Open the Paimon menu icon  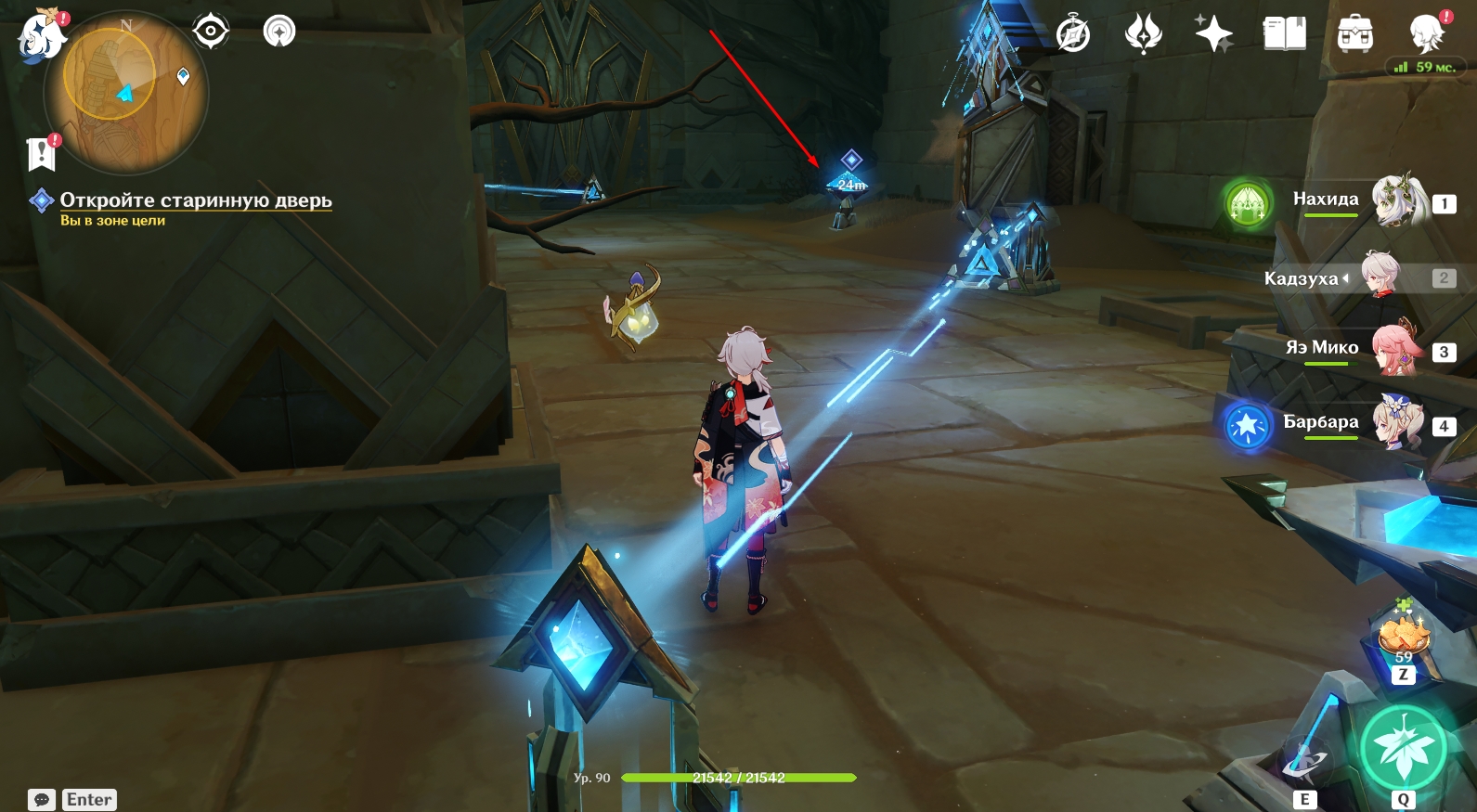[41, 37]
